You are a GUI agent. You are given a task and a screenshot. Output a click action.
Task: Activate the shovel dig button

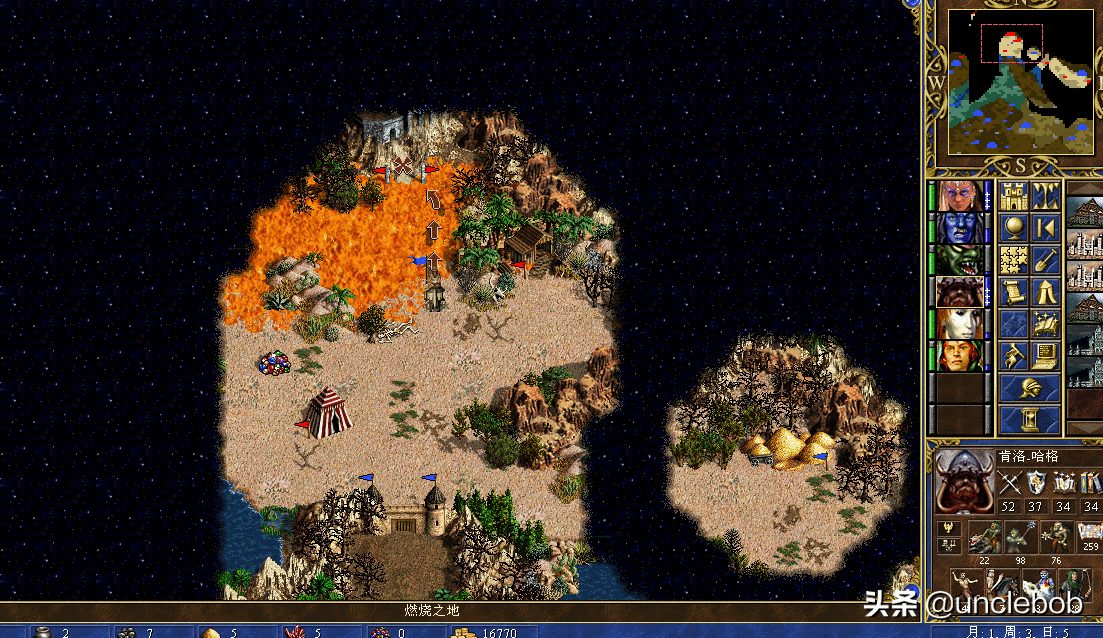coord(1046,260)
